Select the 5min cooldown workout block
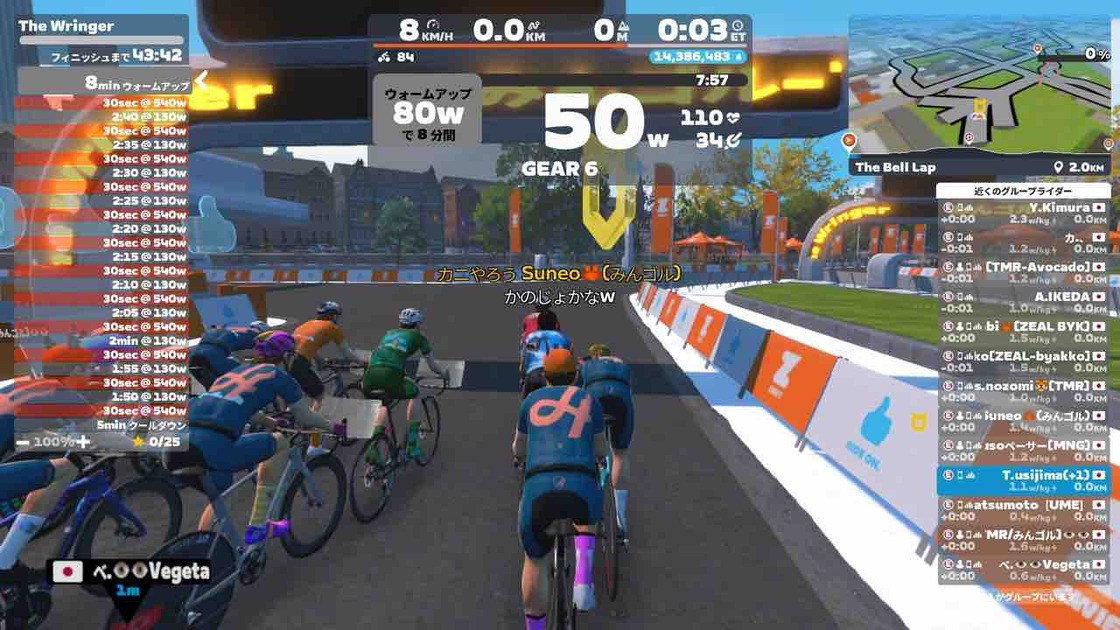This screenshot has width=1120, height=630. pyautogui.click(x=102, y=424)
